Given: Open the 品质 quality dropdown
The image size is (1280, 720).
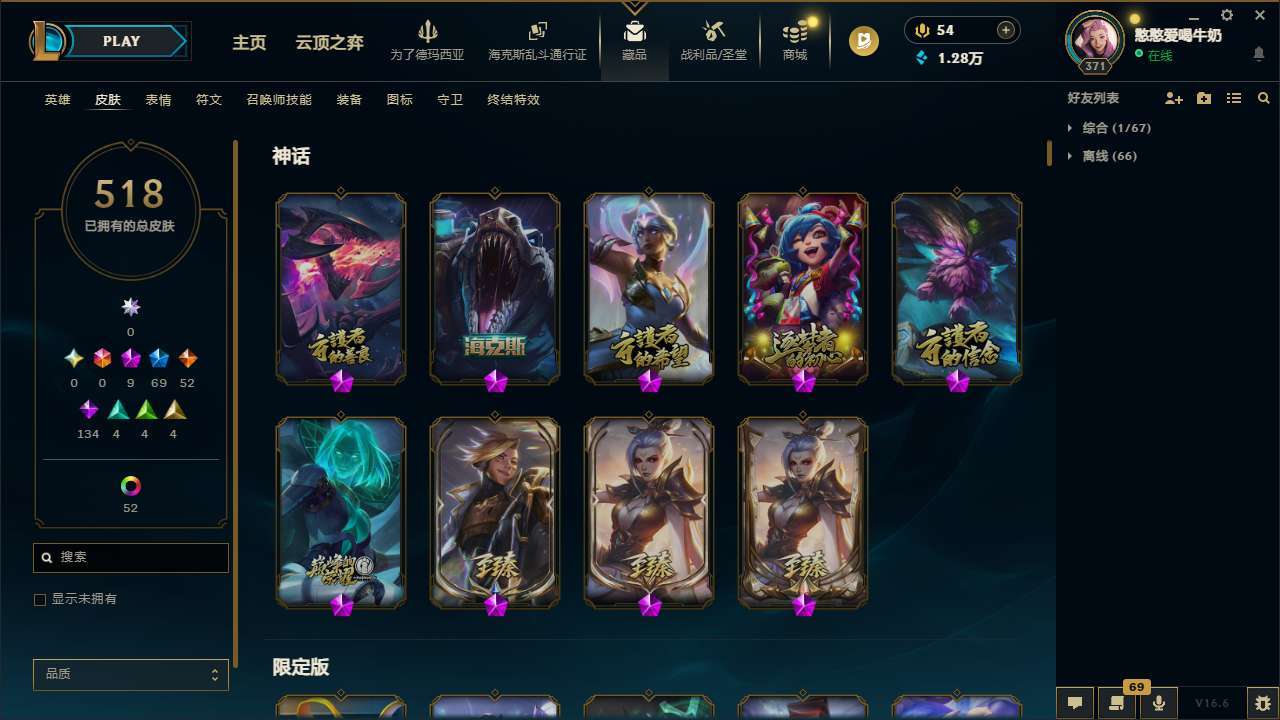Looking at the screenshot, I should pos(130,674).
